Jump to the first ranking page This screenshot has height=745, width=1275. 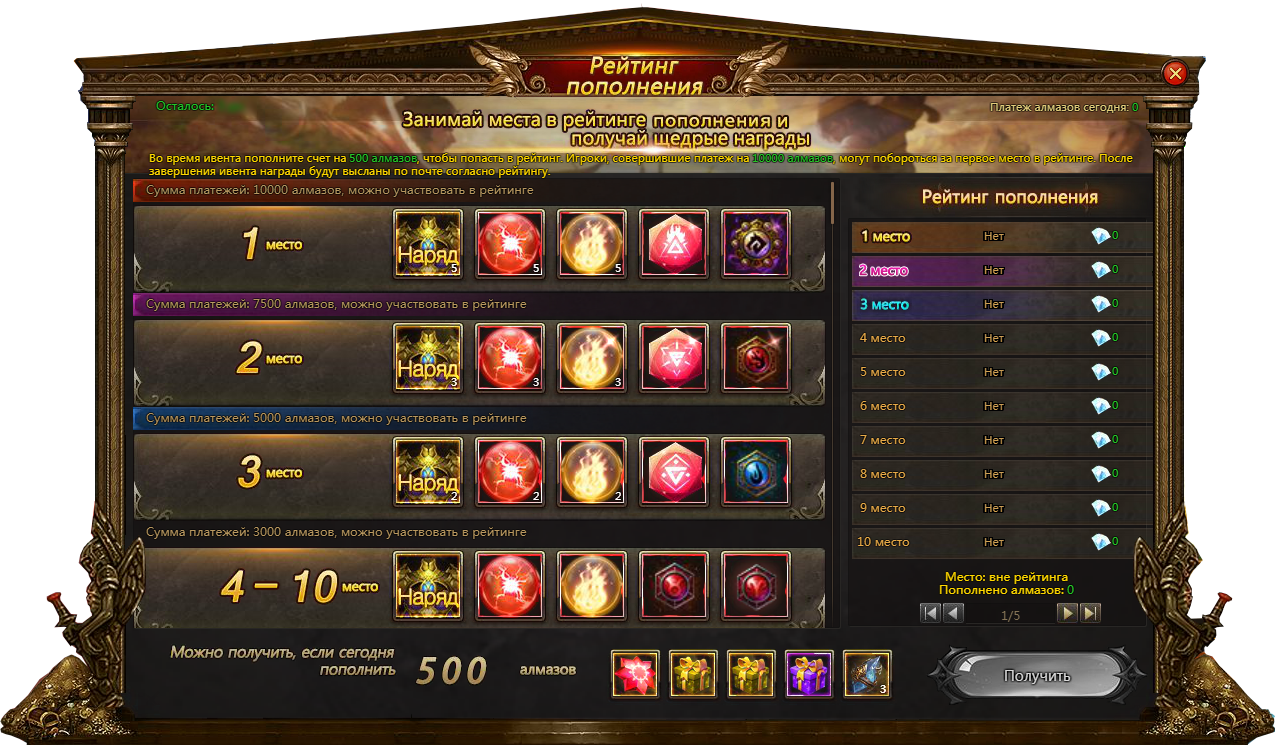pos(931,613)
